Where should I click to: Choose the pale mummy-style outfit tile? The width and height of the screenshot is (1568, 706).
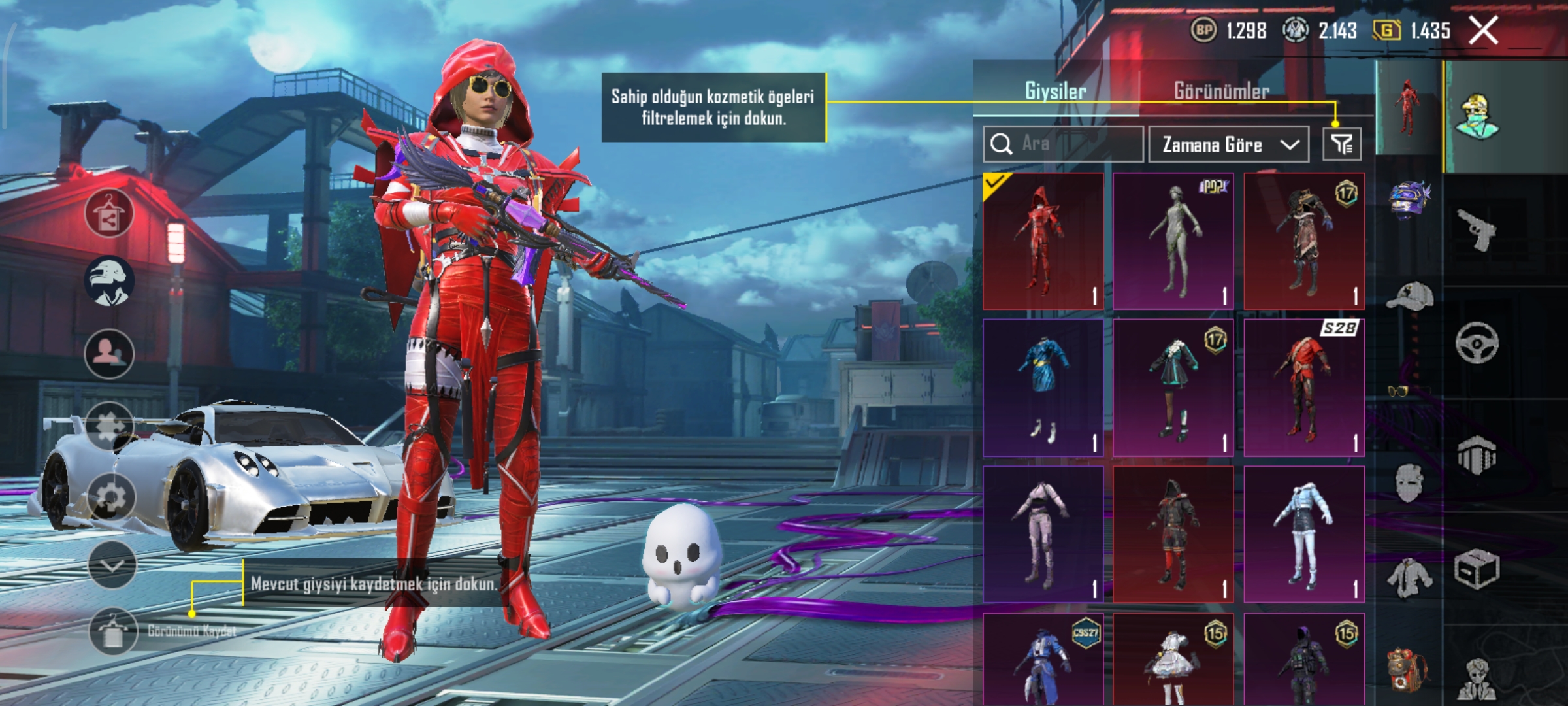1173,241
